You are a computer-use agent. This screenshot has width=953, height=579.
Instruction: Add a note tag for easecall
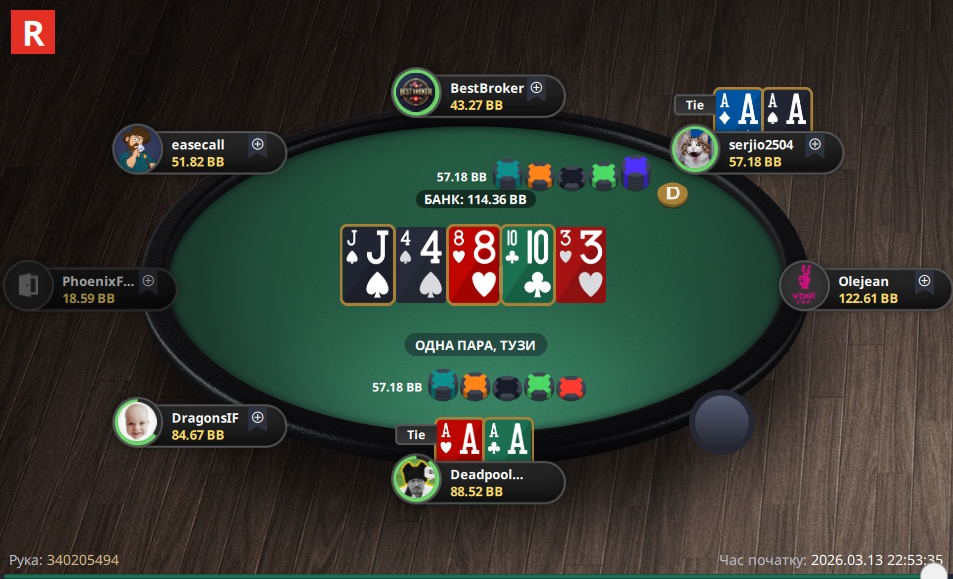pyautogui.click(x=258, y=144)
